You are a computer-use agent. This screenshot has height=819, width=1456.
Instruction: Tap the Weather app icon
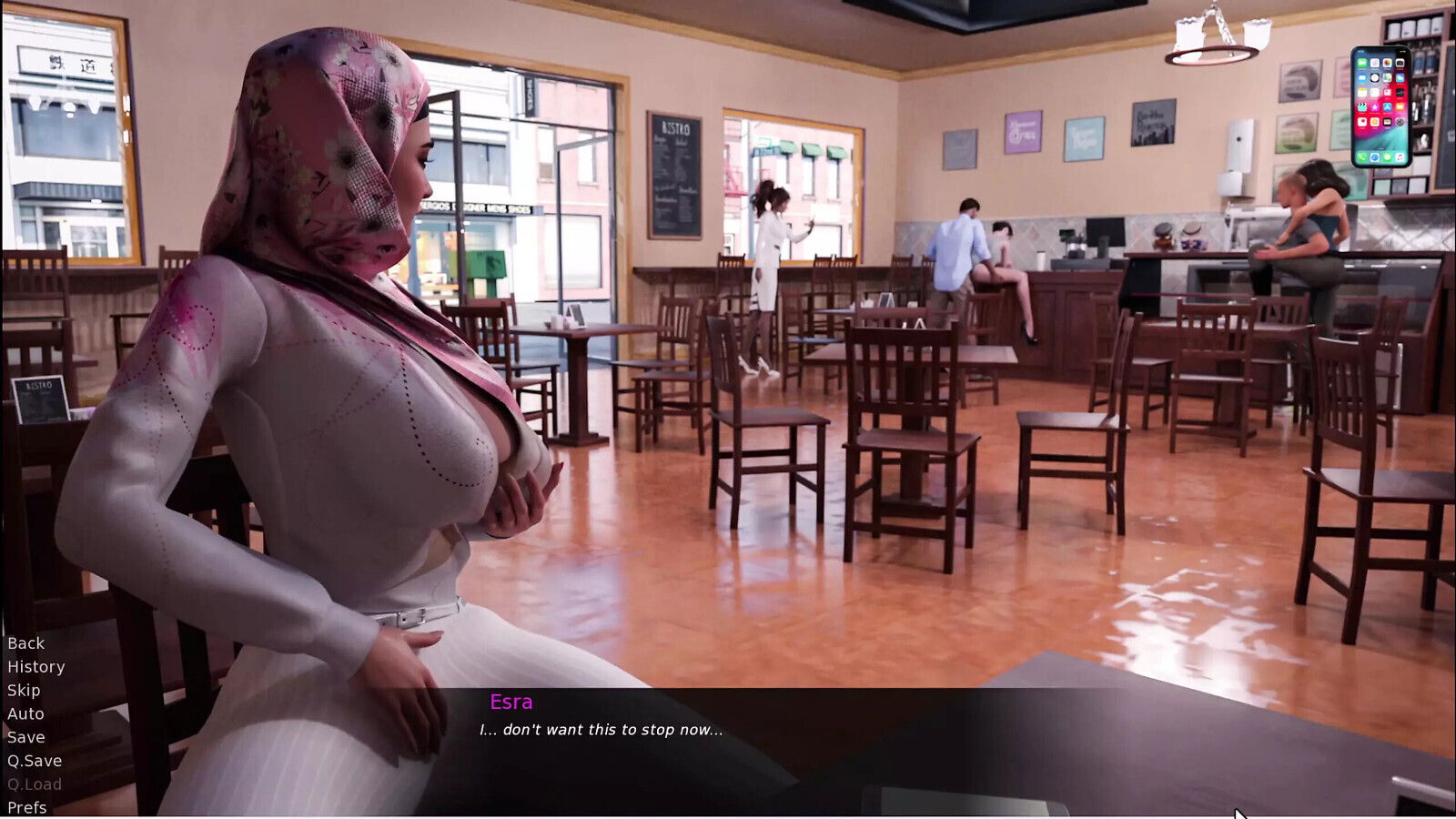coord(1399,77)
